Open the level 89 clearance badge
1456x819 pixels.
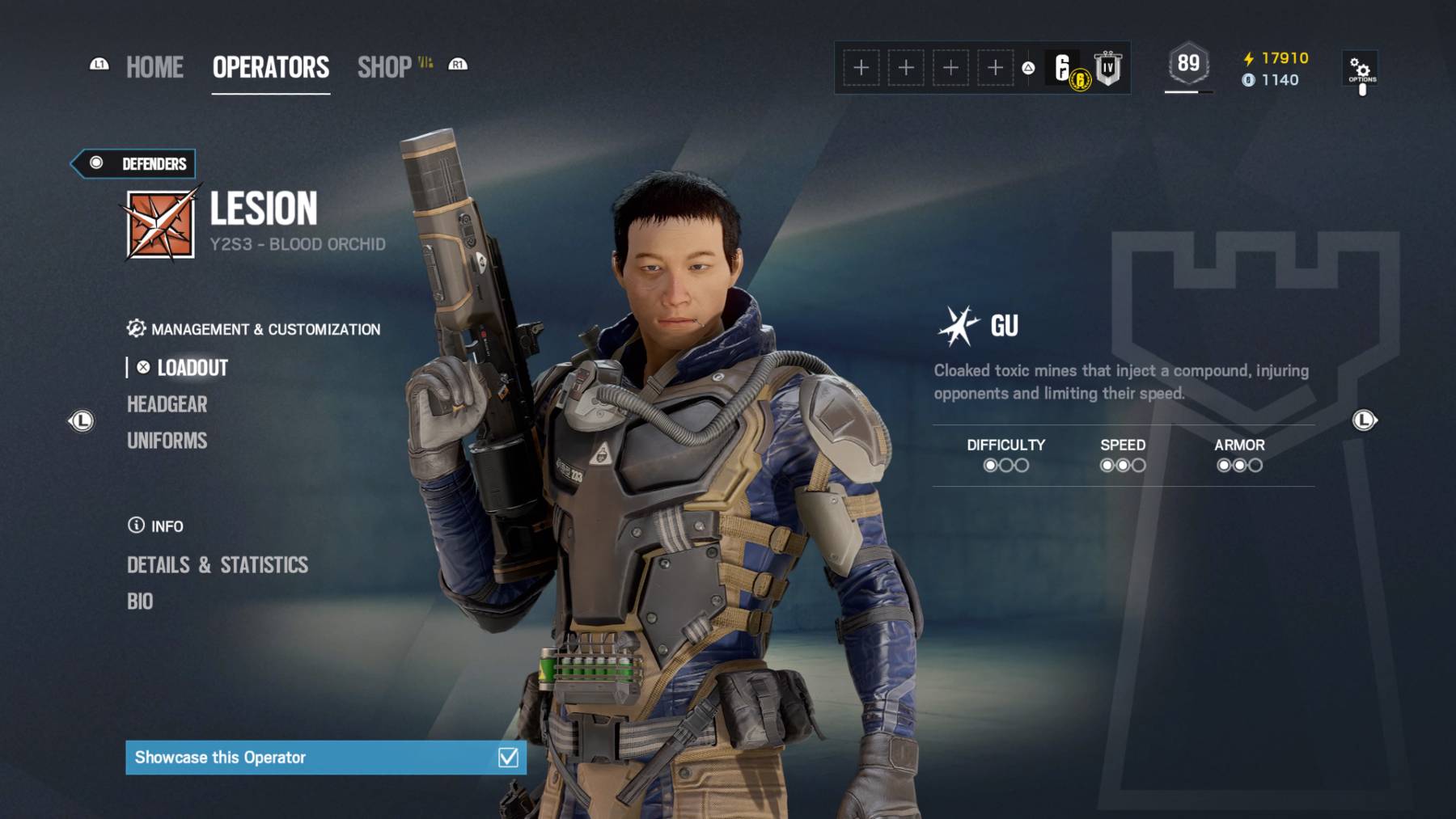click(x=1188, y=64)
